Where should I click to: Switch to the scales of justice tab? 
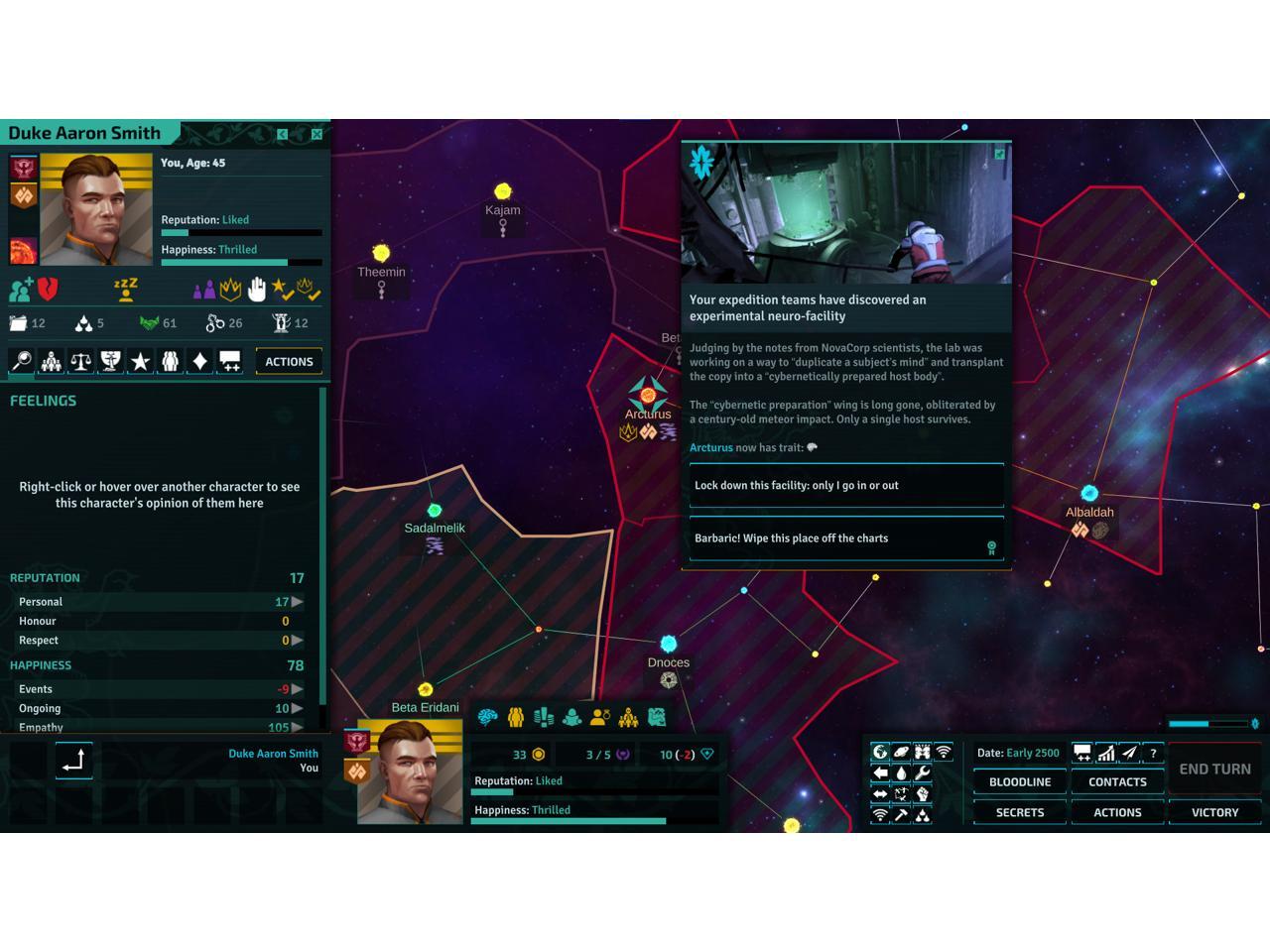[80, 361]
